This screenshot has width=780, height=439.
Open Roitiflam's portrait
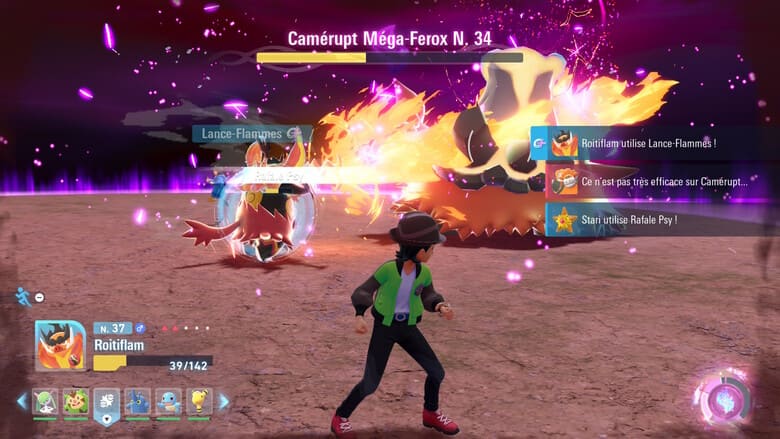point(59,346)
